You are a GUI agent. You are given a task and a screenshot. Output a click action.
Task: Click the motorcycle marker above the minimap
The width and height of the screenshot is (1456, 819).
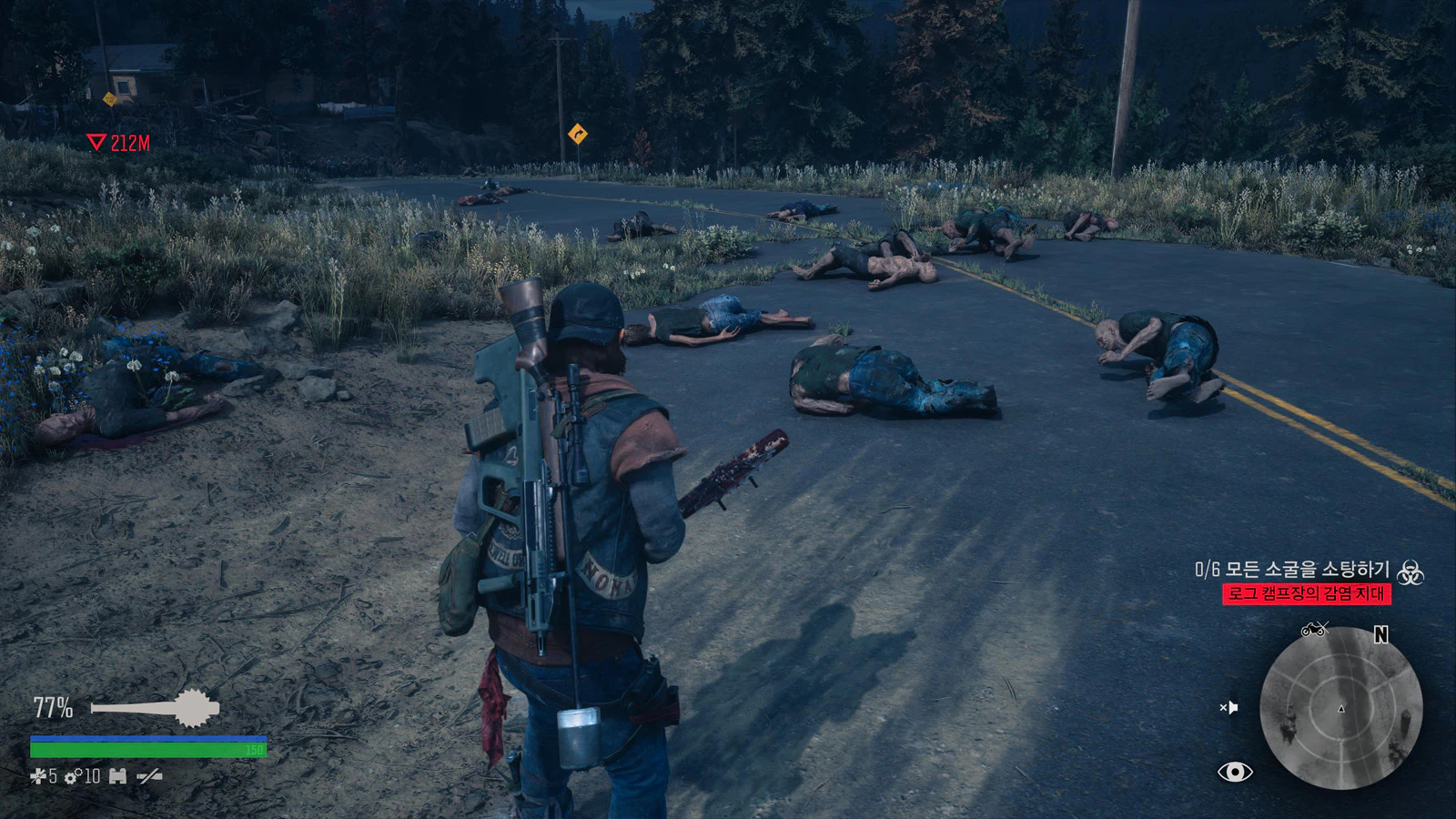click(x=1314, y=629)
